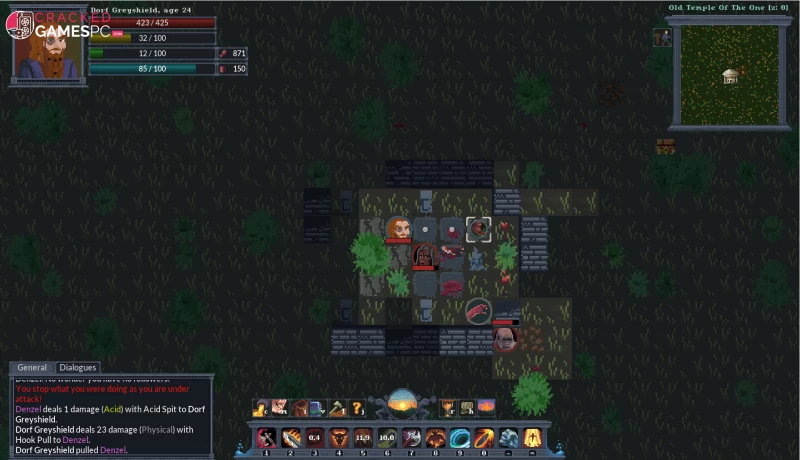Use the blue whirlwind ability in slot 9
Image resolution: width=800 pixels, height=460 pixels.
point(460,437)
